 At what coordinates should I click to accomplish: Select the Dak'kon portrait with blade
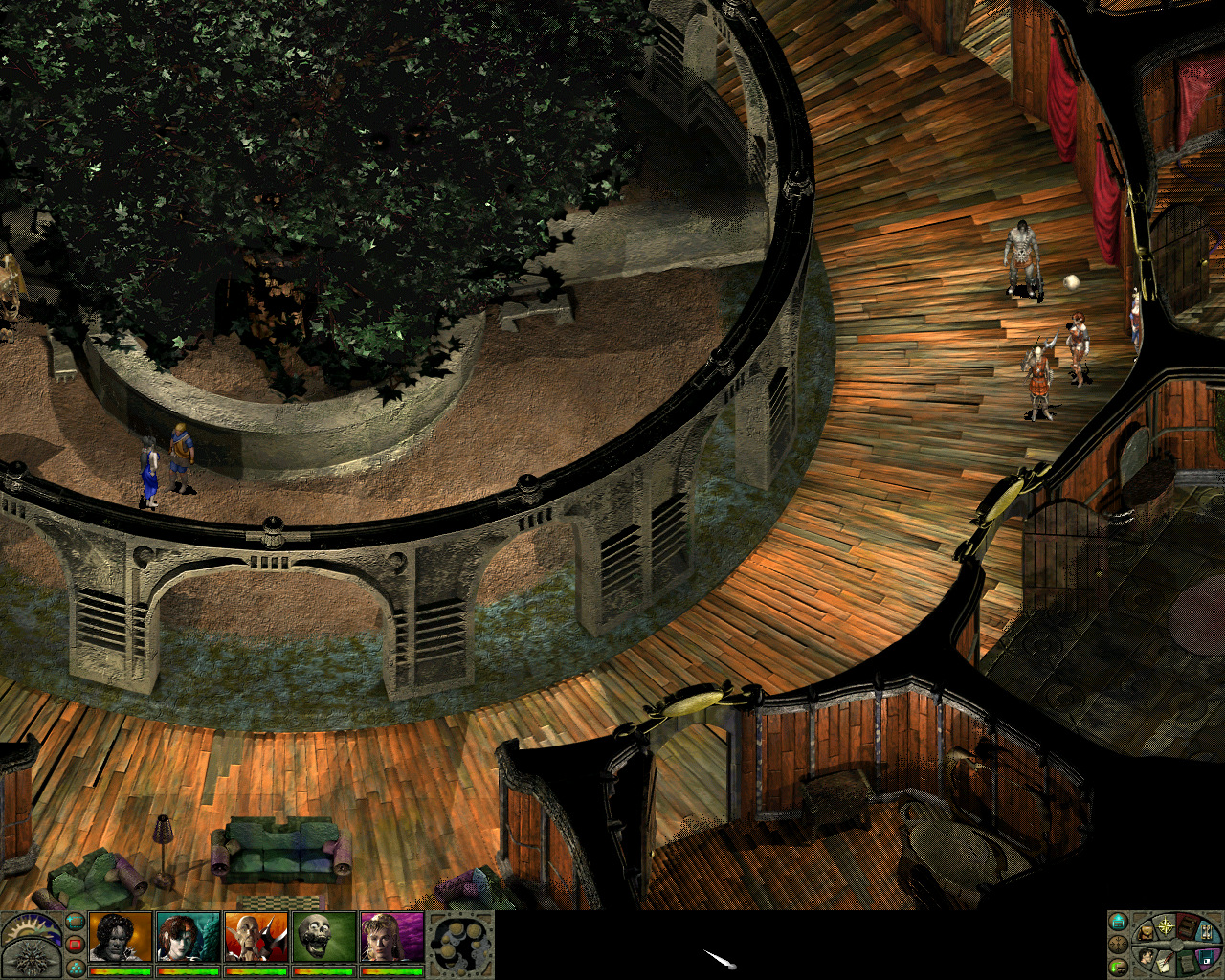coord(256,937)
